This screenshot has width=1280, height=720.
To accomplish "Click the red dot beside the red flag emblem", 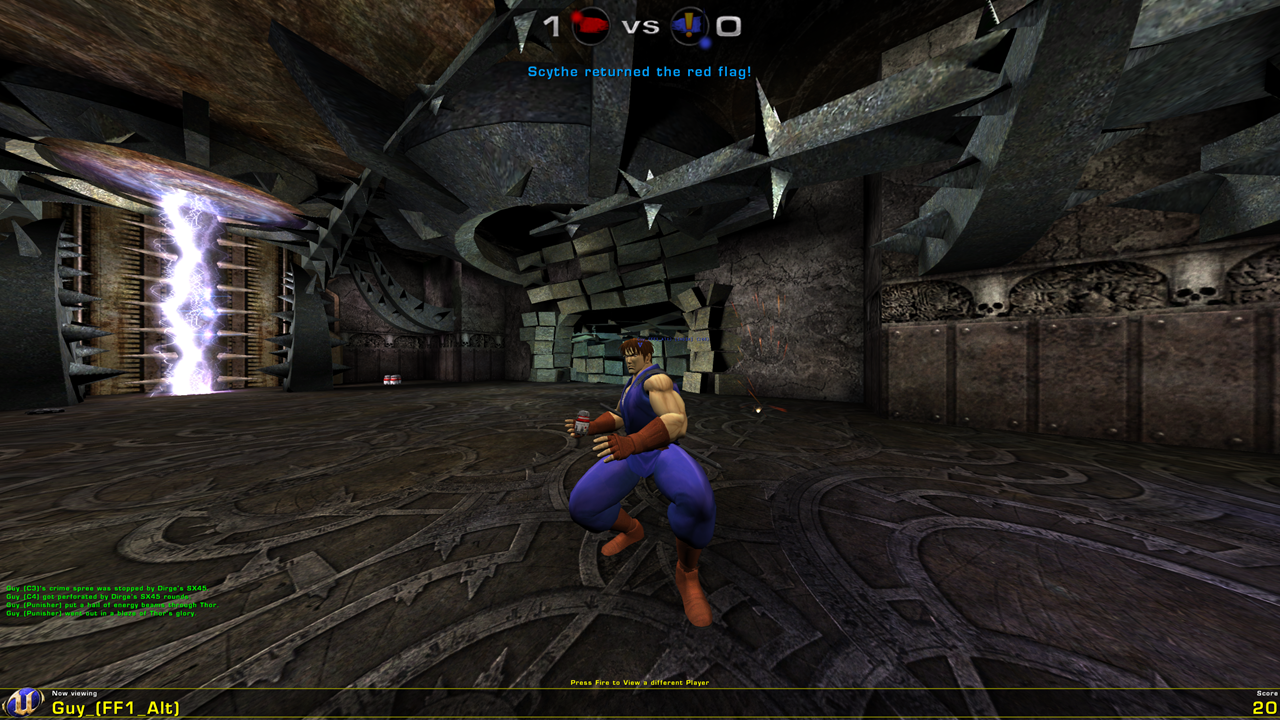I will click(576, 16).
